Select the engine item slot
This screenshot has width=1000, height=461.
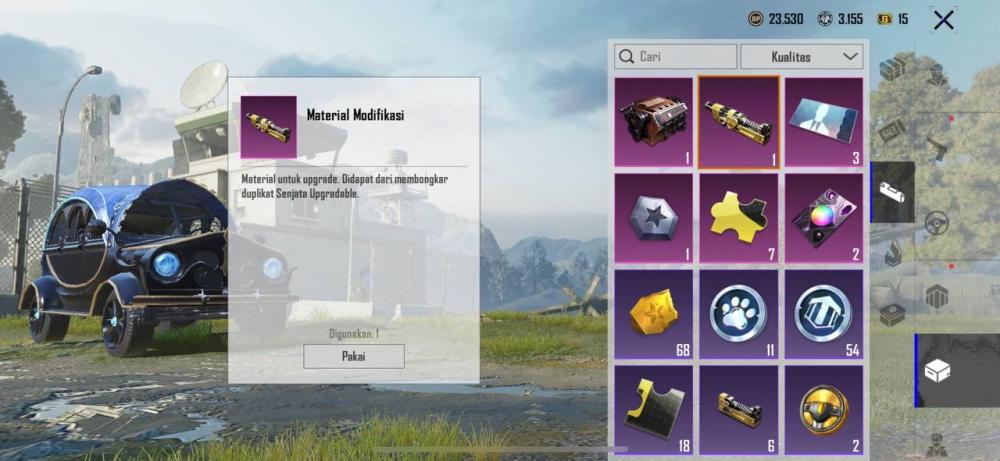pyautogui.click(x=653, y=122)
